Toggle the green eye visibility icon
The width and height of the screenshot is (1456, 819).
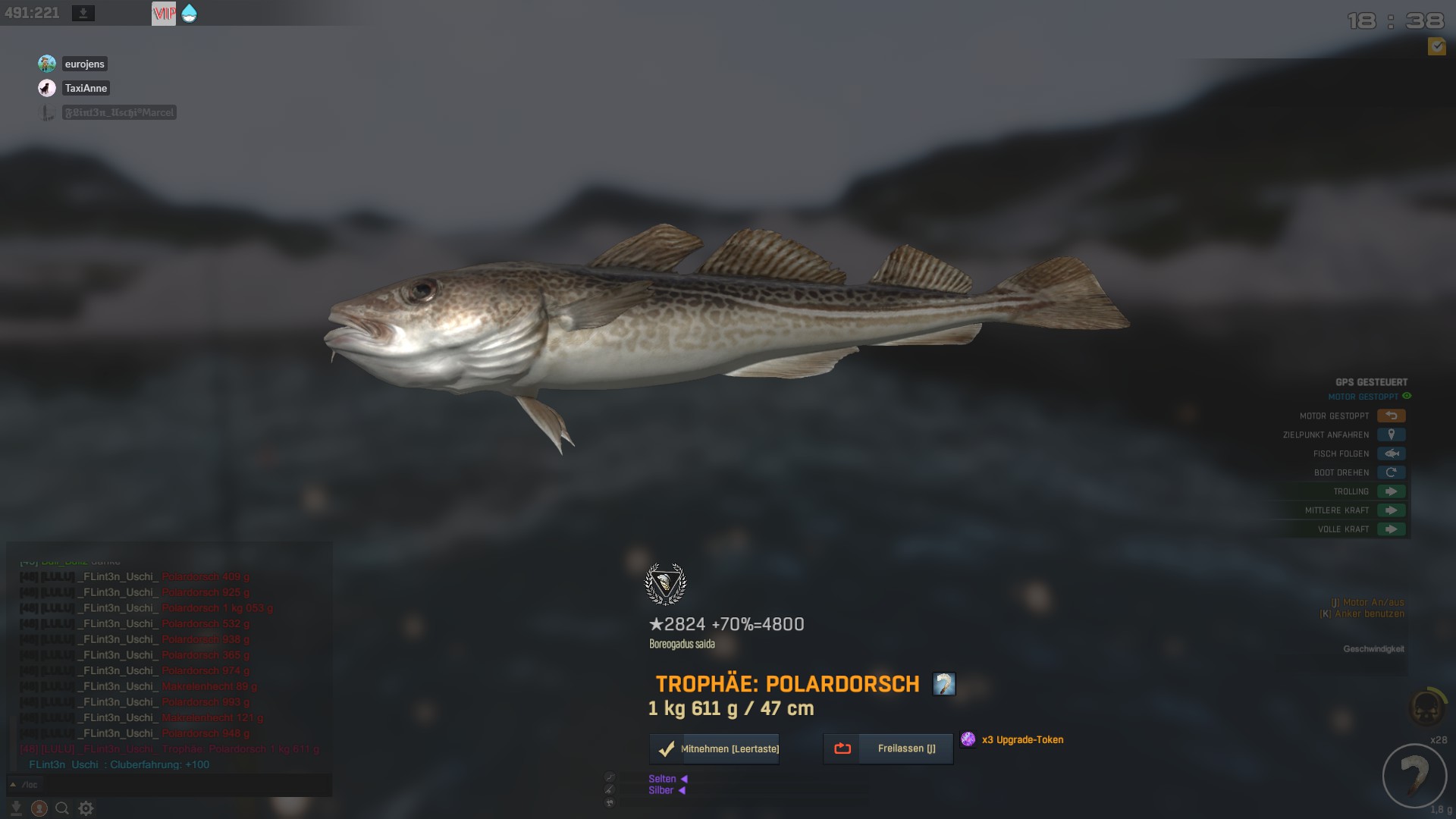1407,396
